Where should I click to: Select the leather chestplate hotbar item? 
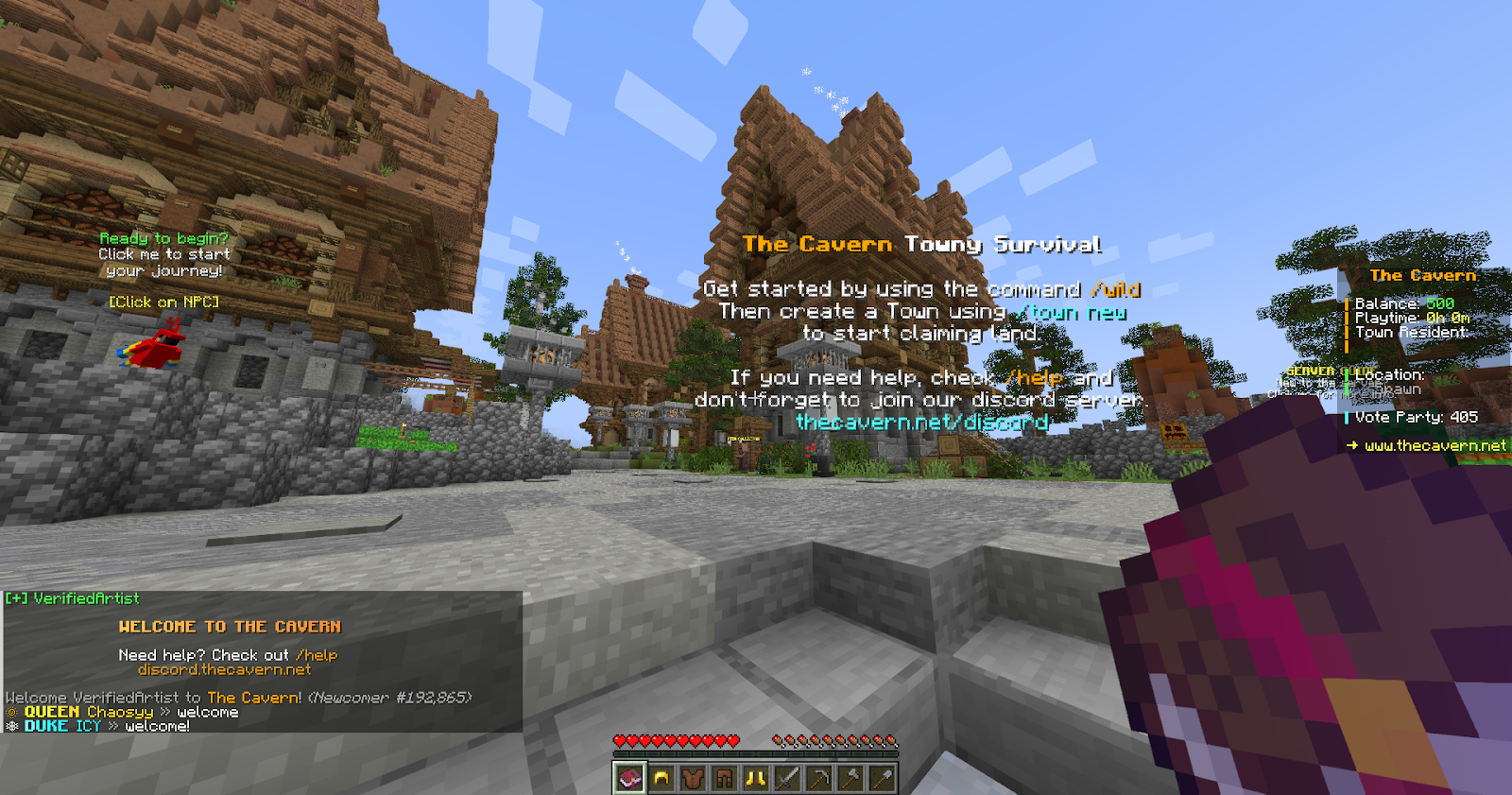[693, 778]
